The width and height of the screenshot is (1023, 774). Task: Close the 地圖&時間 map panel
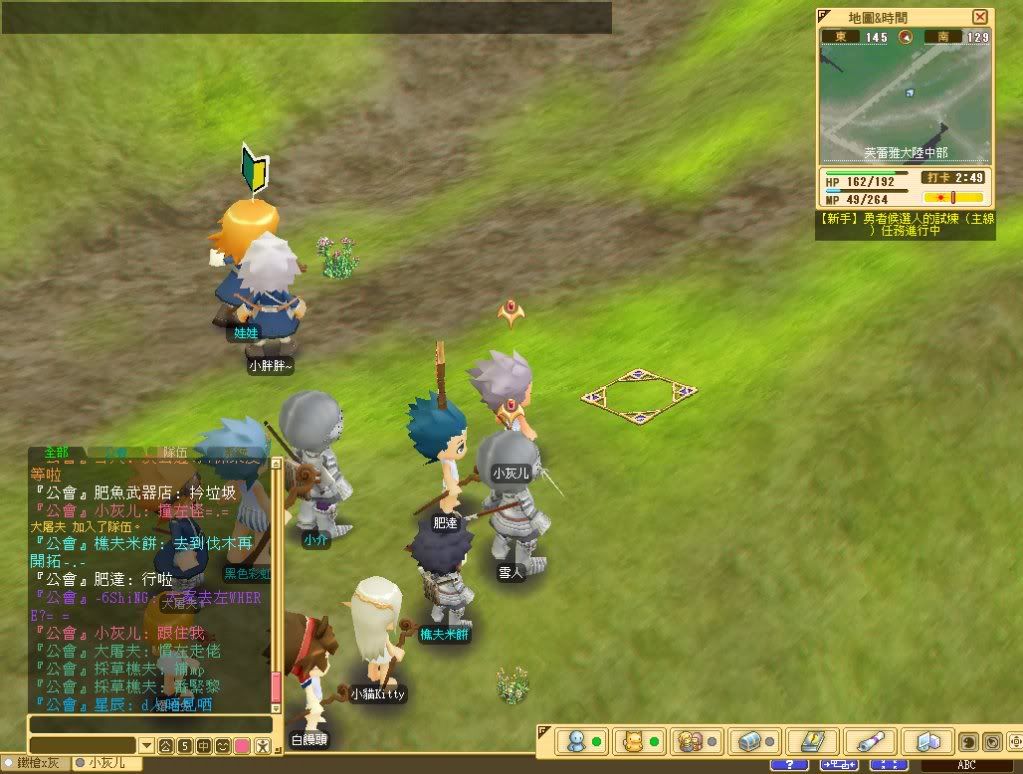[x=979, y=17]
